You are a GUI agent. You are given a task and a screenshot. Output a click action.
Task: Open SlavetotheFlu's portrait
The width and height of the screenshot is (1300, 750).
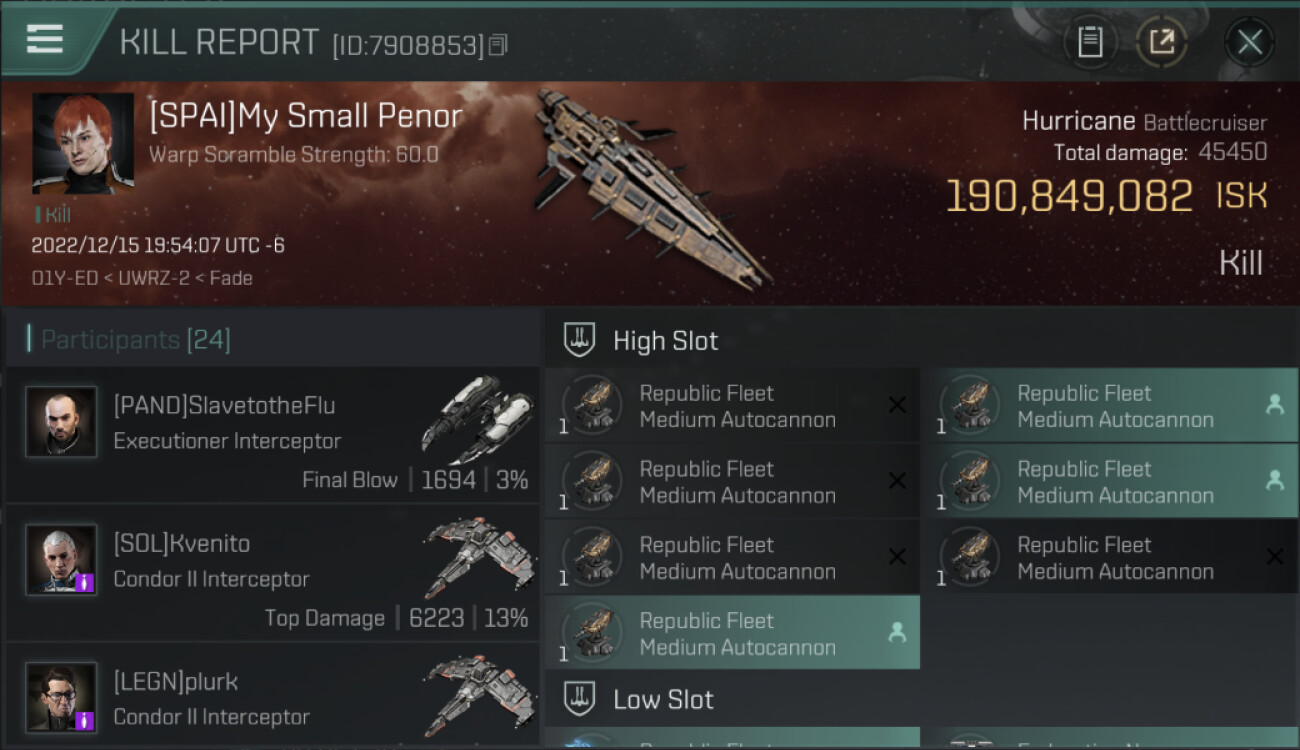62,422
